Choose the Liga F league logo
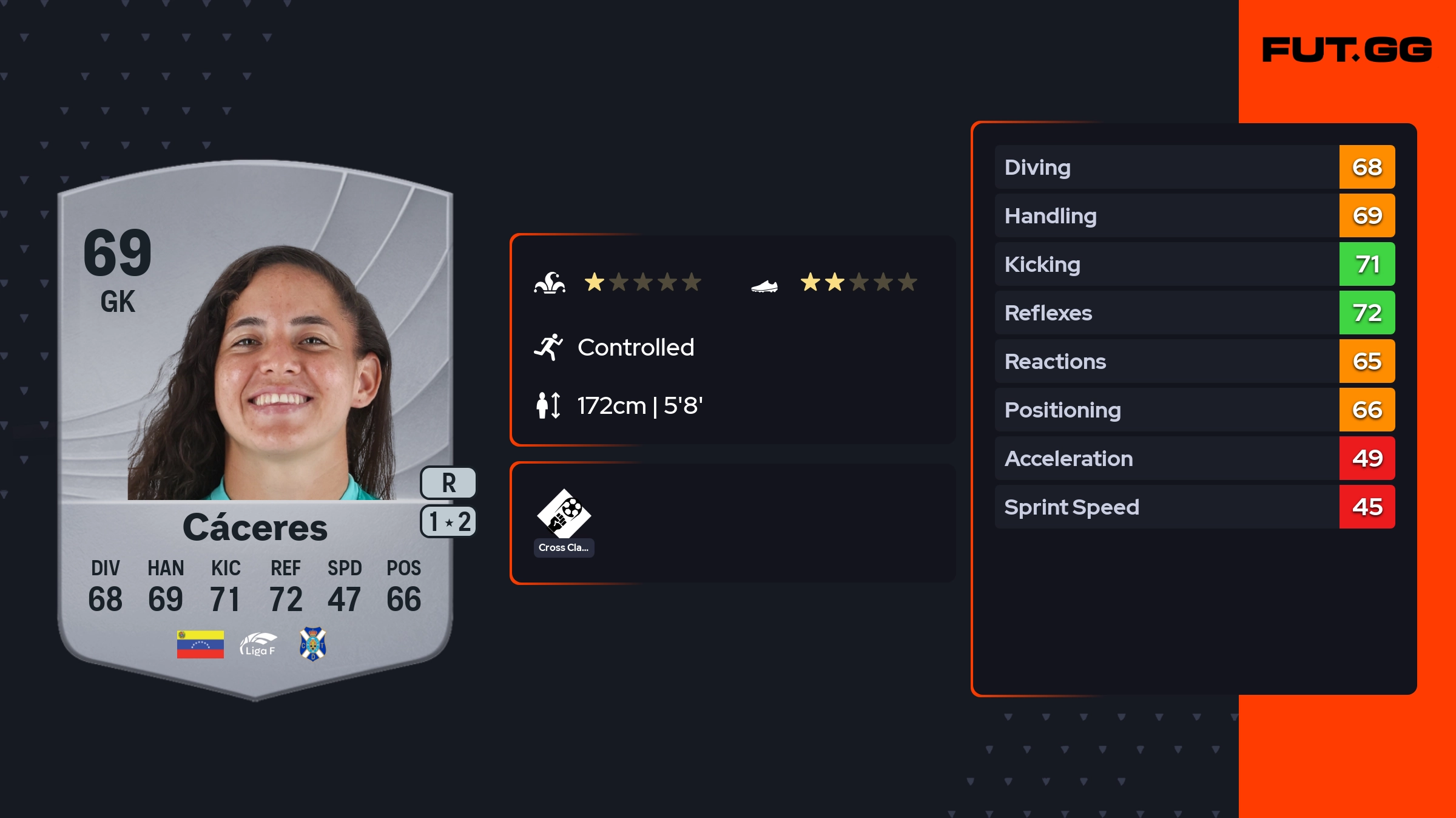 coord(258,644)
